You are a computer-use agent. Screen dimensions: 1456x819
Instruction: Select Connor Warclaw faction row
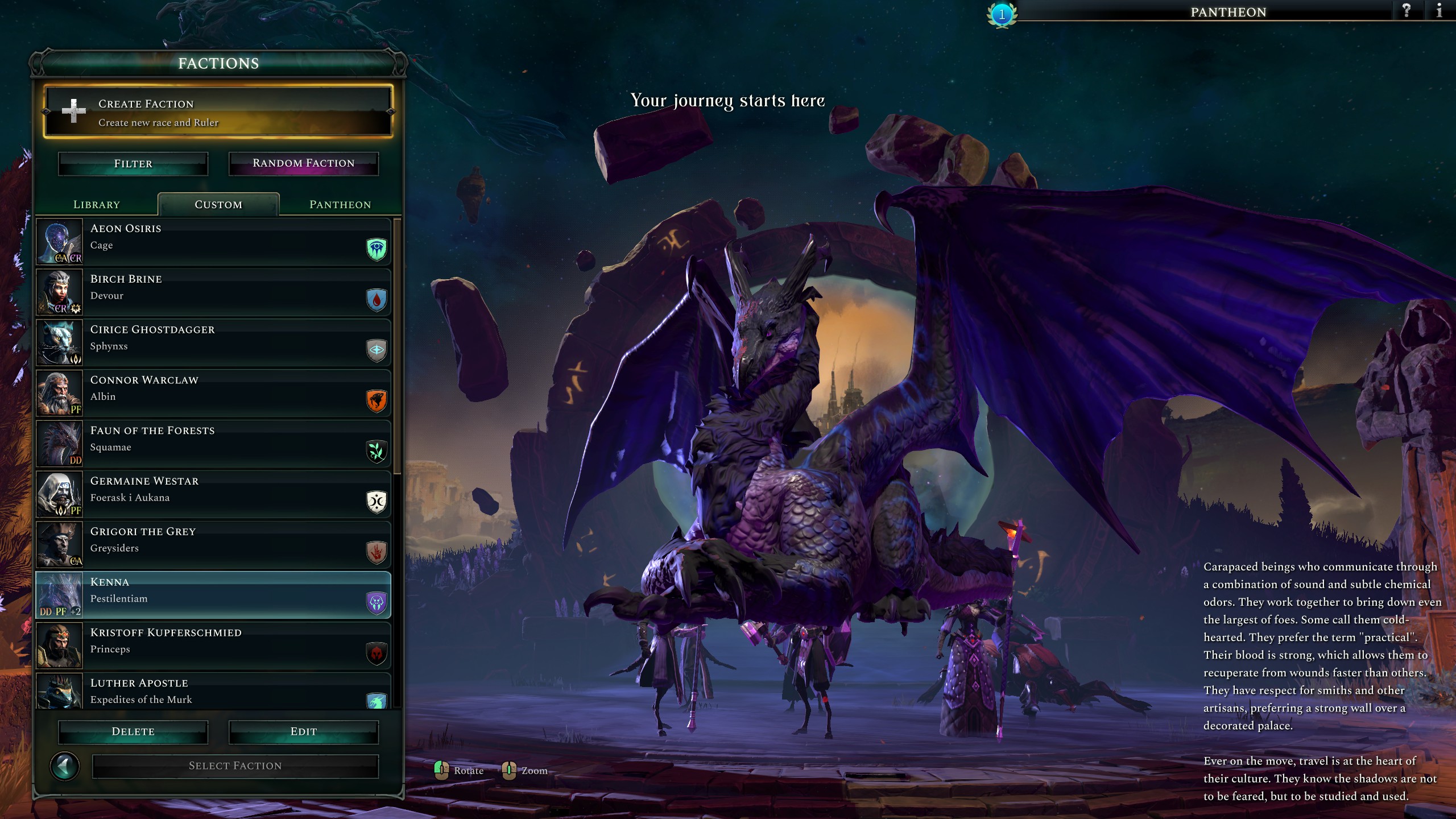[x=213, y=394]
